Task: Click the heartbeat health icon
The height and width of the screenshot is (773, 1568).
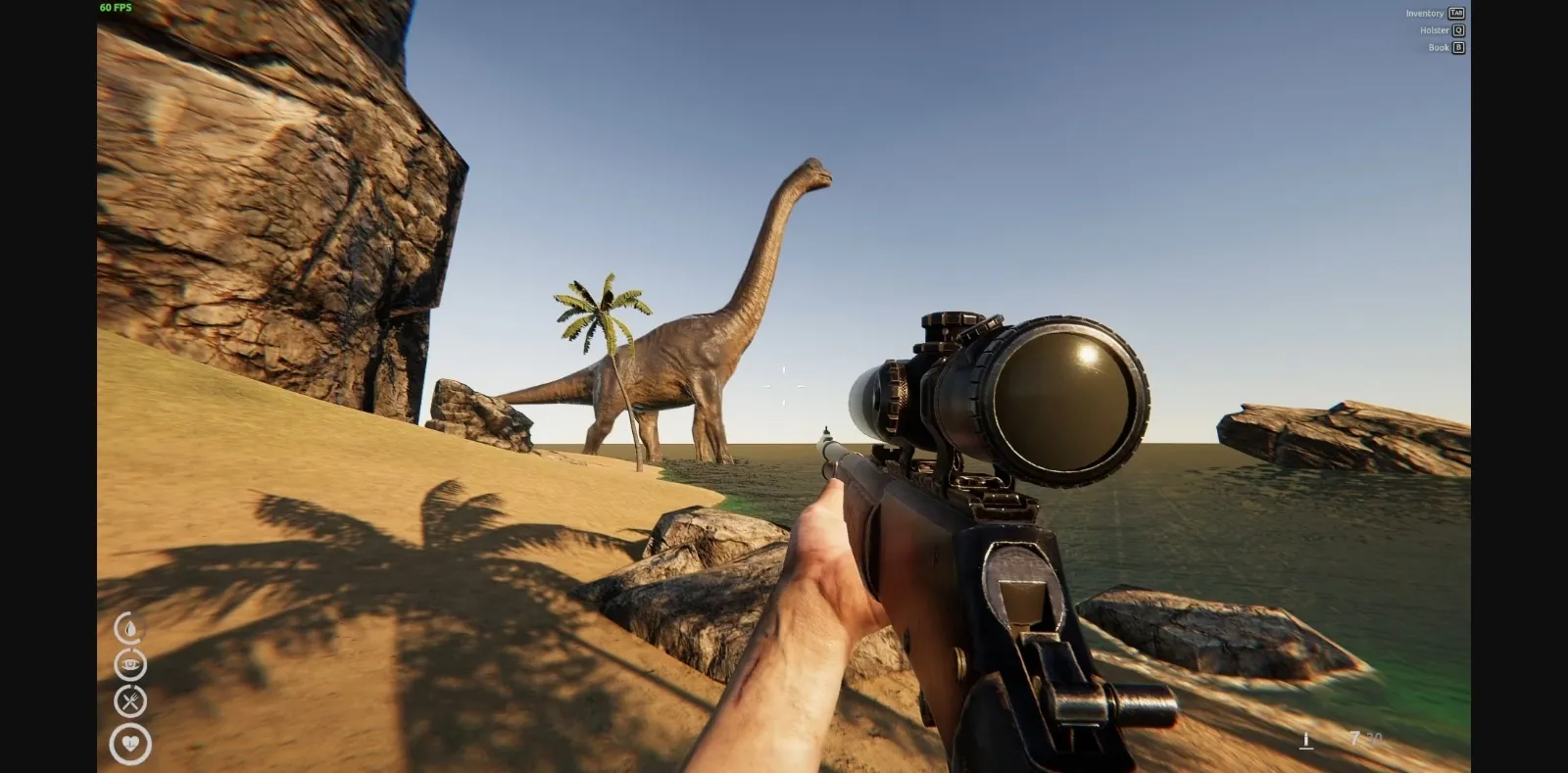Action: pos(128,744)
